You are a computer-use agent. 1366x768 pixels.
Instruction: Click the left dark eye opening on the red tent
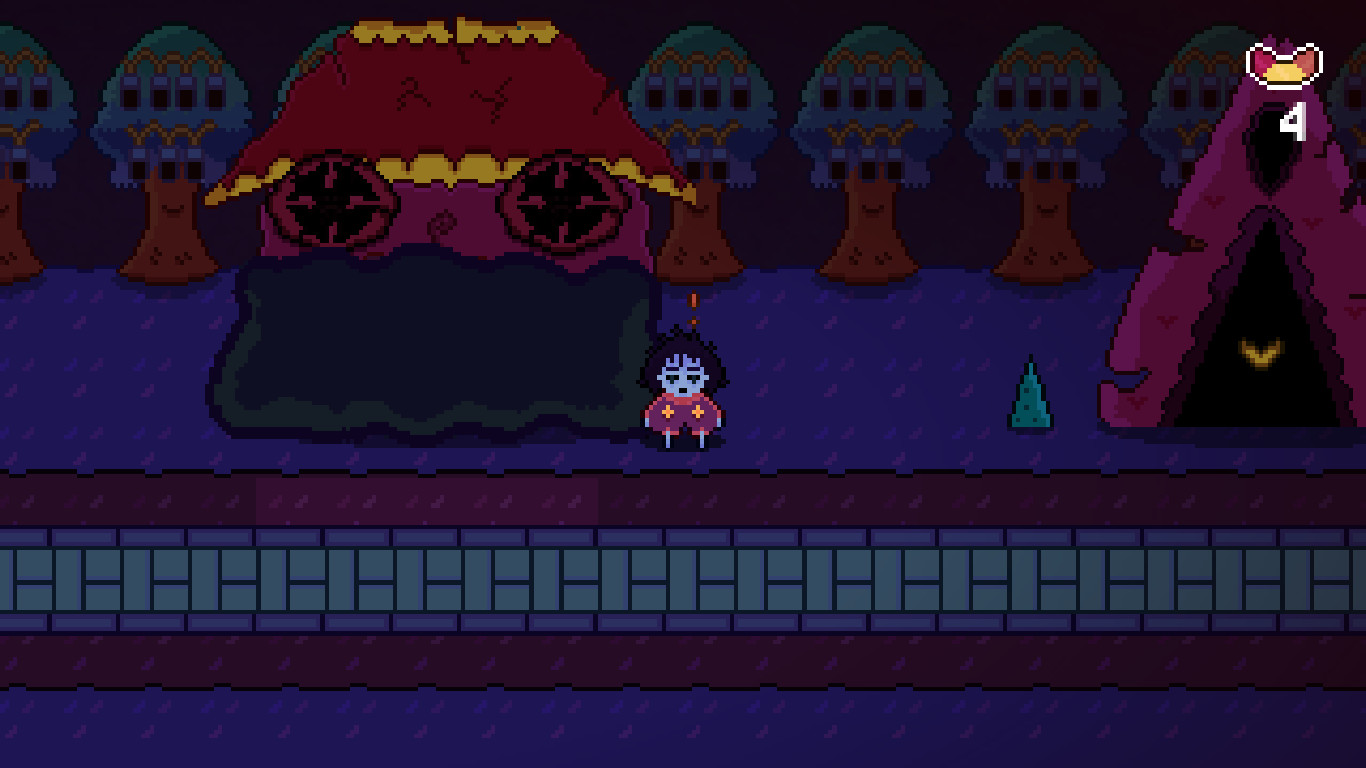tap(330, 200)
